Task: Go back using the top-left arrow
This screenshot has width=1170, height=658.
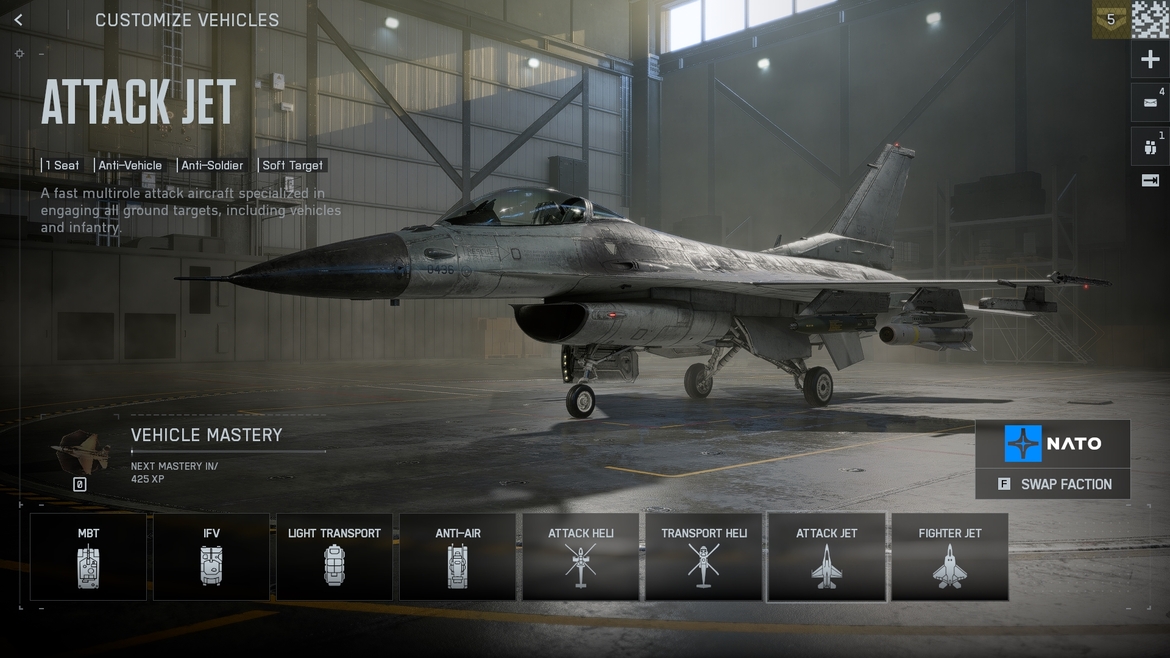Action: click(18, 20)
